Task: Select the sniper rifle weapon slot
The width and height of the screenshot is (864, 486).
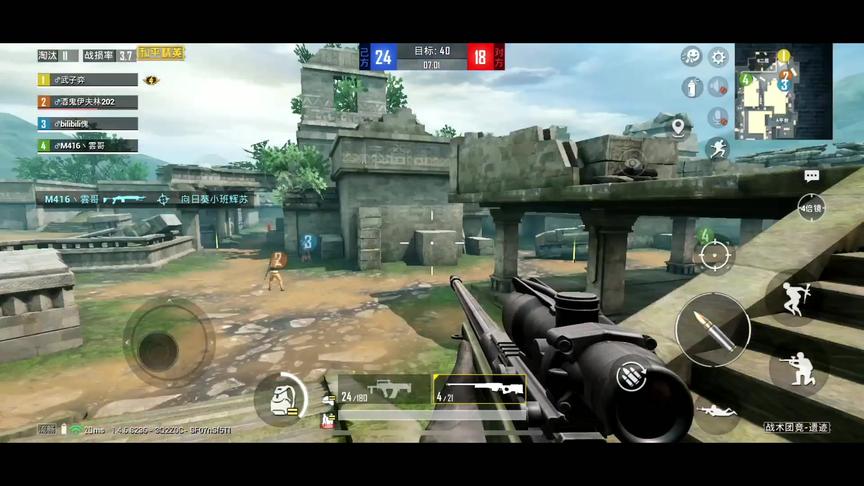Action: coord(479,390)
